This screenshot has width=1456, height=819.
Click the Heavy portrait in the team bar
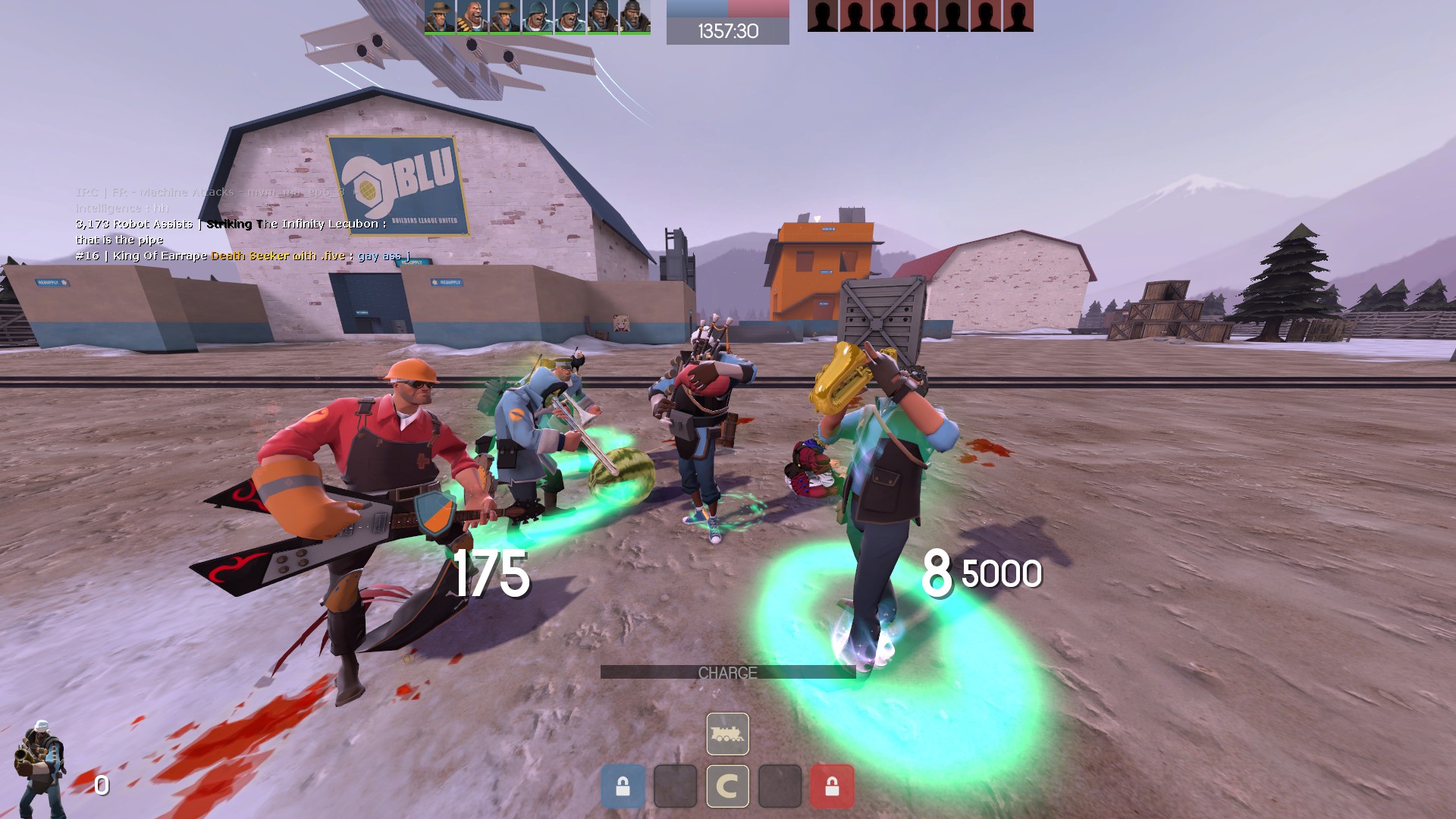pos(472,16)
